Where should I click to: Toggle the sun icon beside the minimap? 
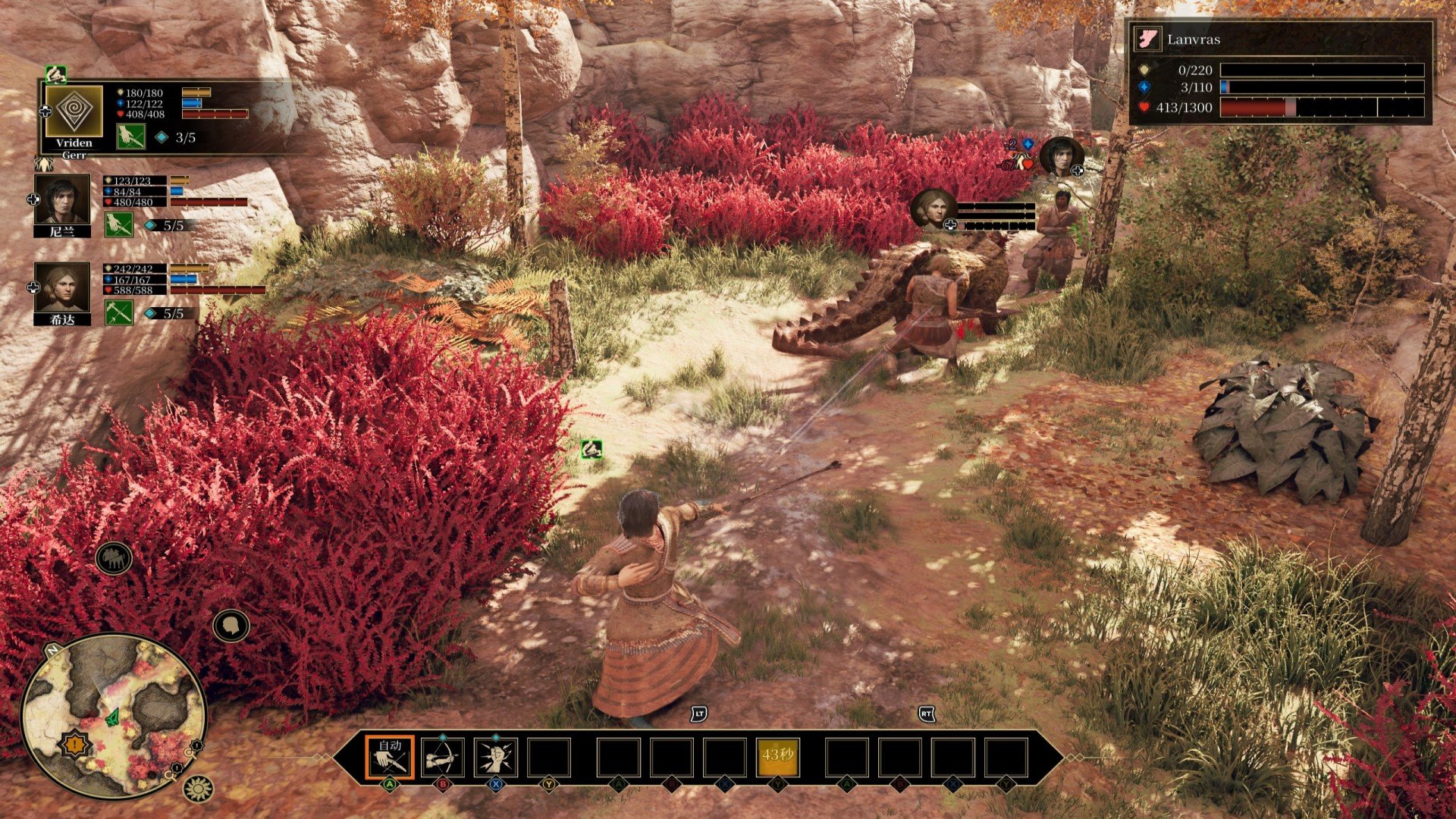point(199,789)
